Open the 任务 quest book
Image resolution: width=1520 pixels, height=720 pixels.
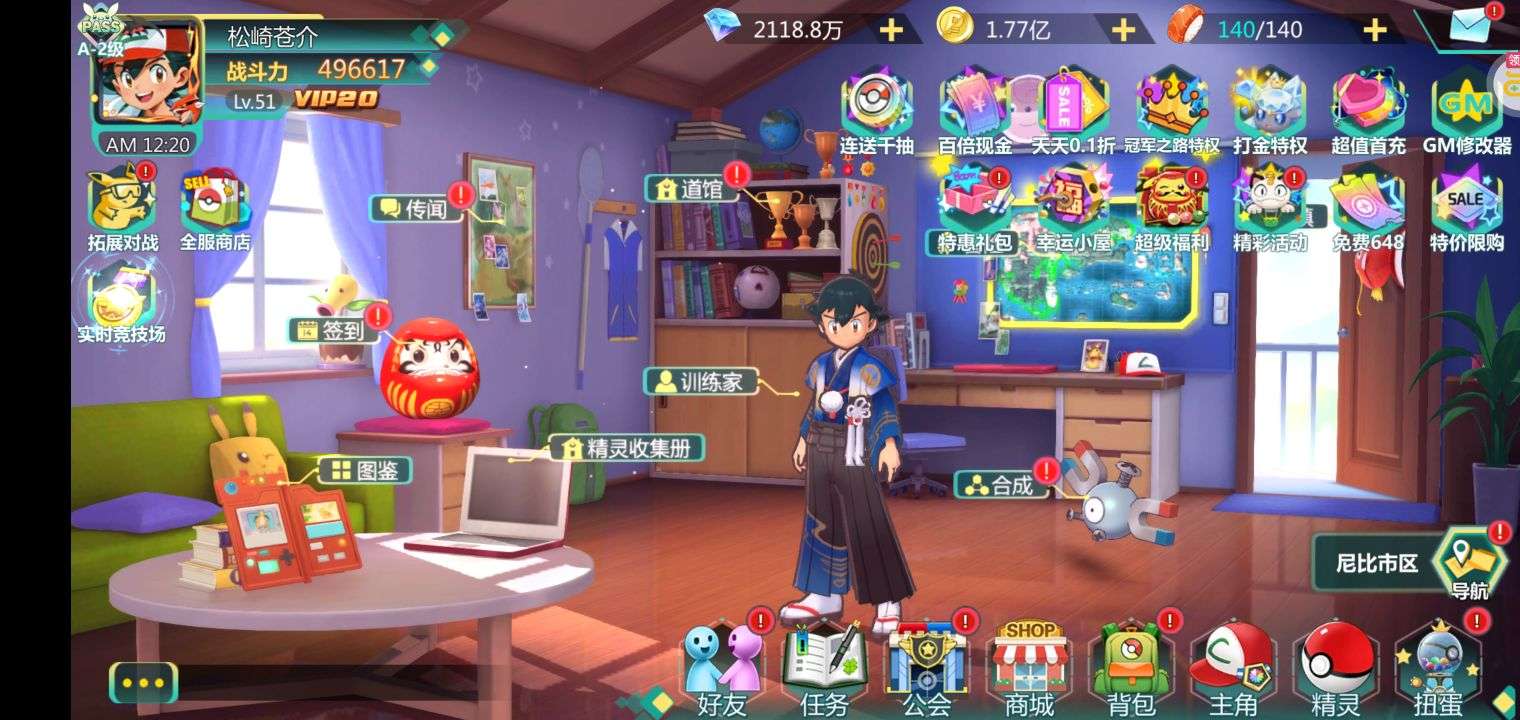[x=824, y=663]
